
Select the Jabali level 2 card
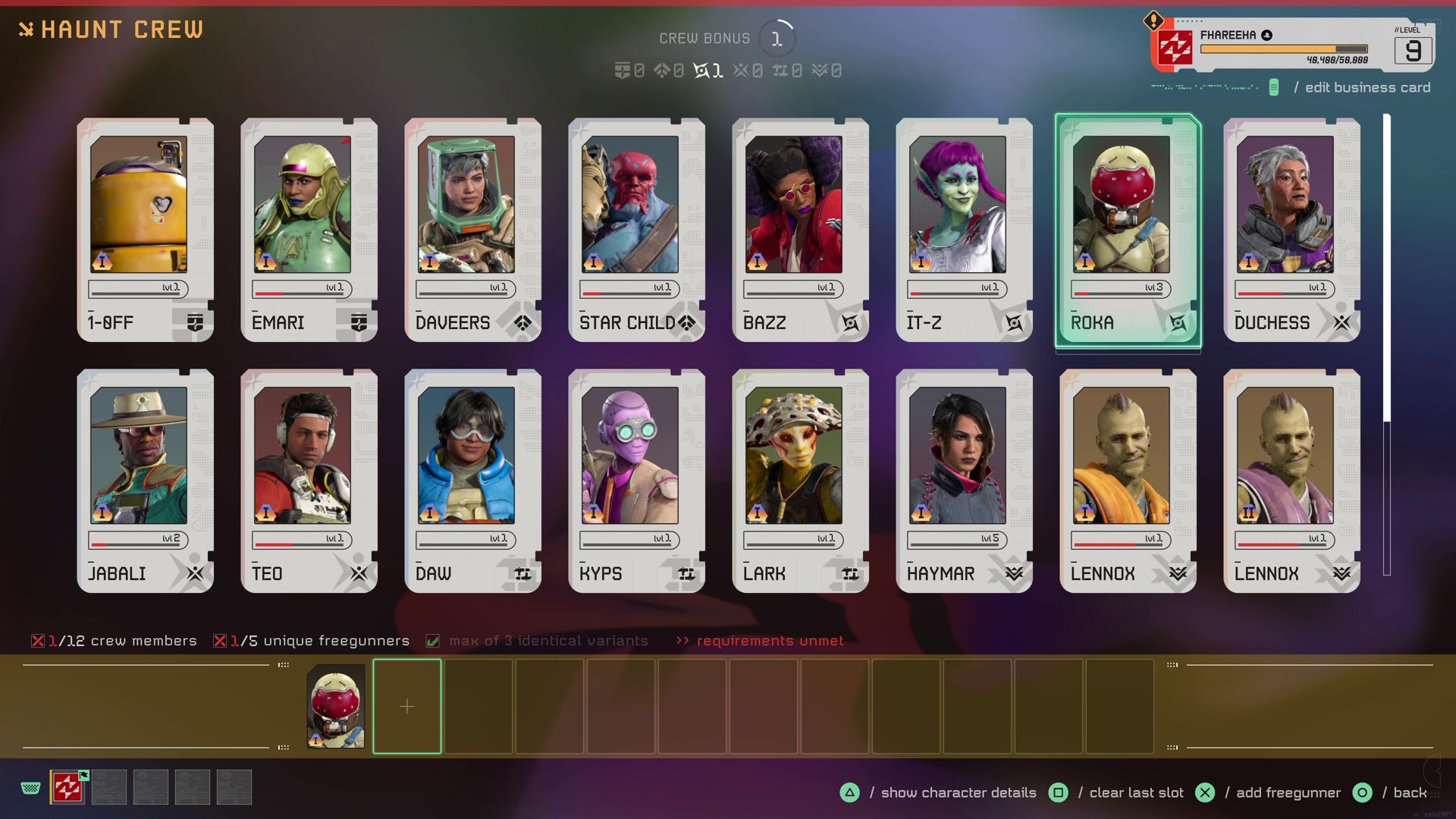(145, 481)
